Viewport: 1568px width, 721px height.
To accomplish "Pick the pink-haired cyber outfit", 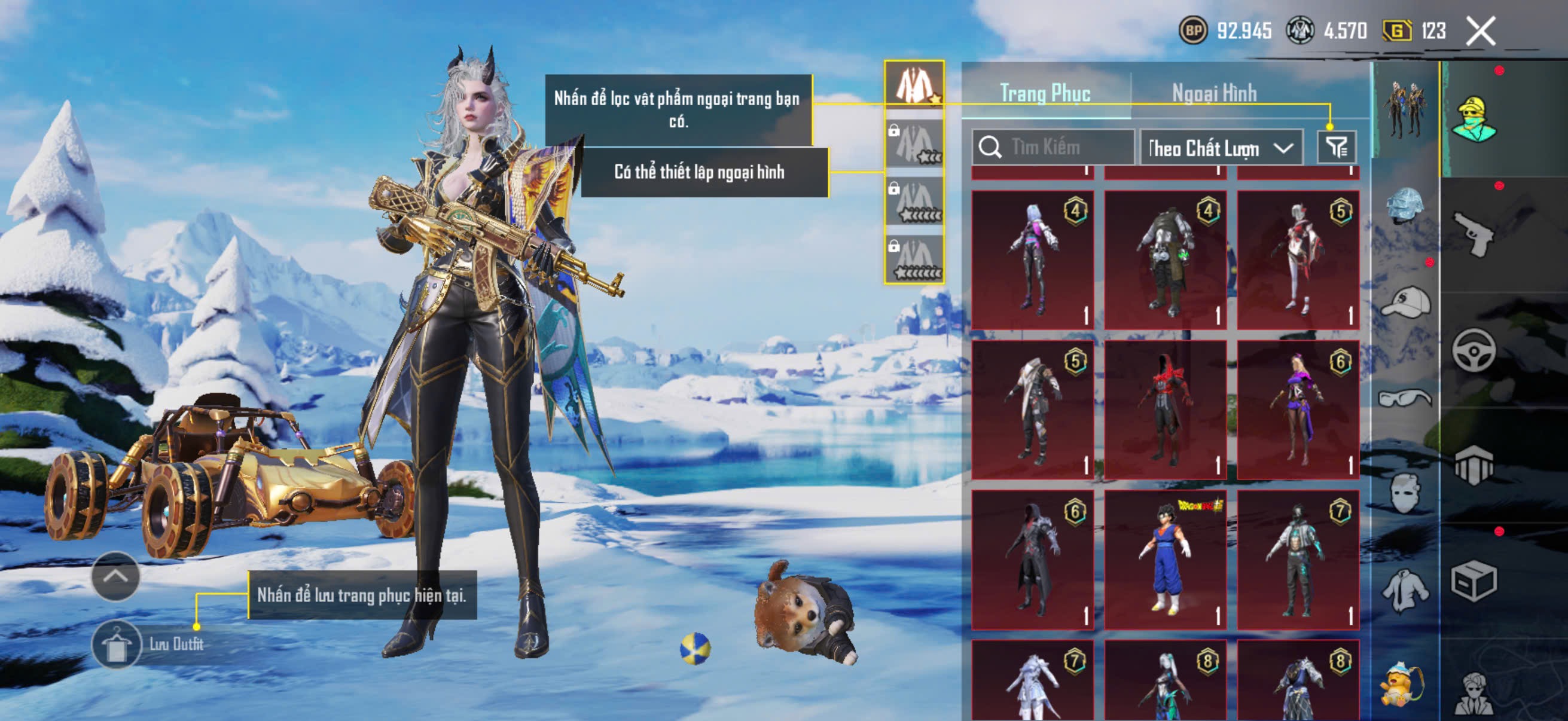I will (x=1032, y=260).
